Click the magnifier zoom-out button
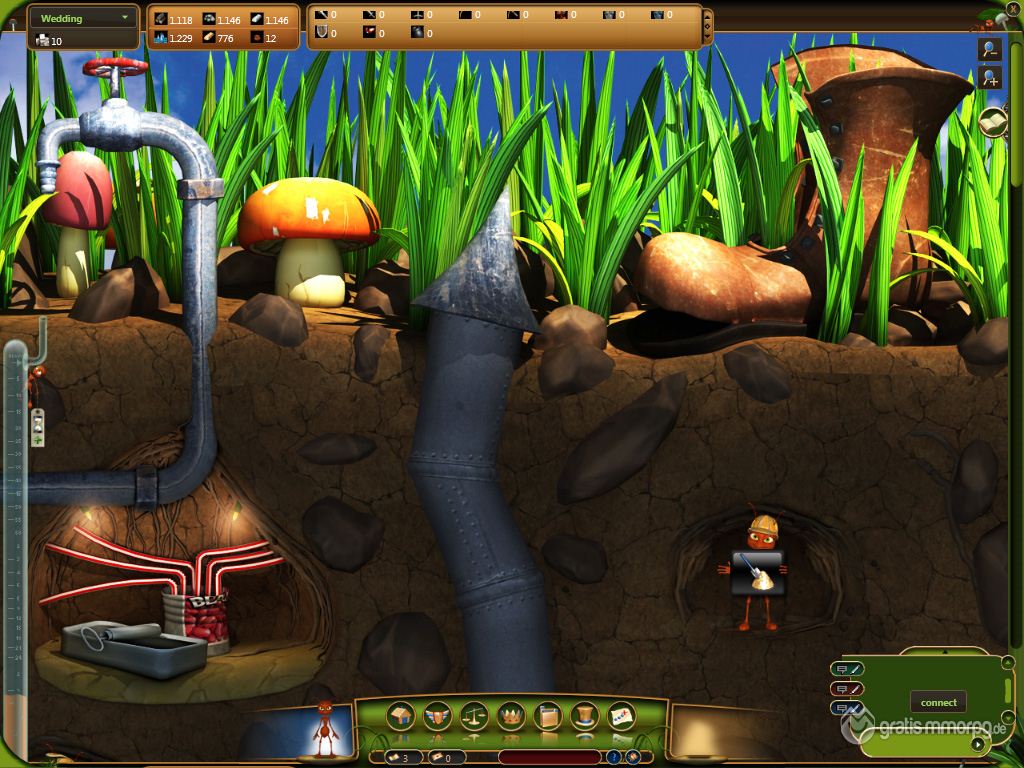 991,49
